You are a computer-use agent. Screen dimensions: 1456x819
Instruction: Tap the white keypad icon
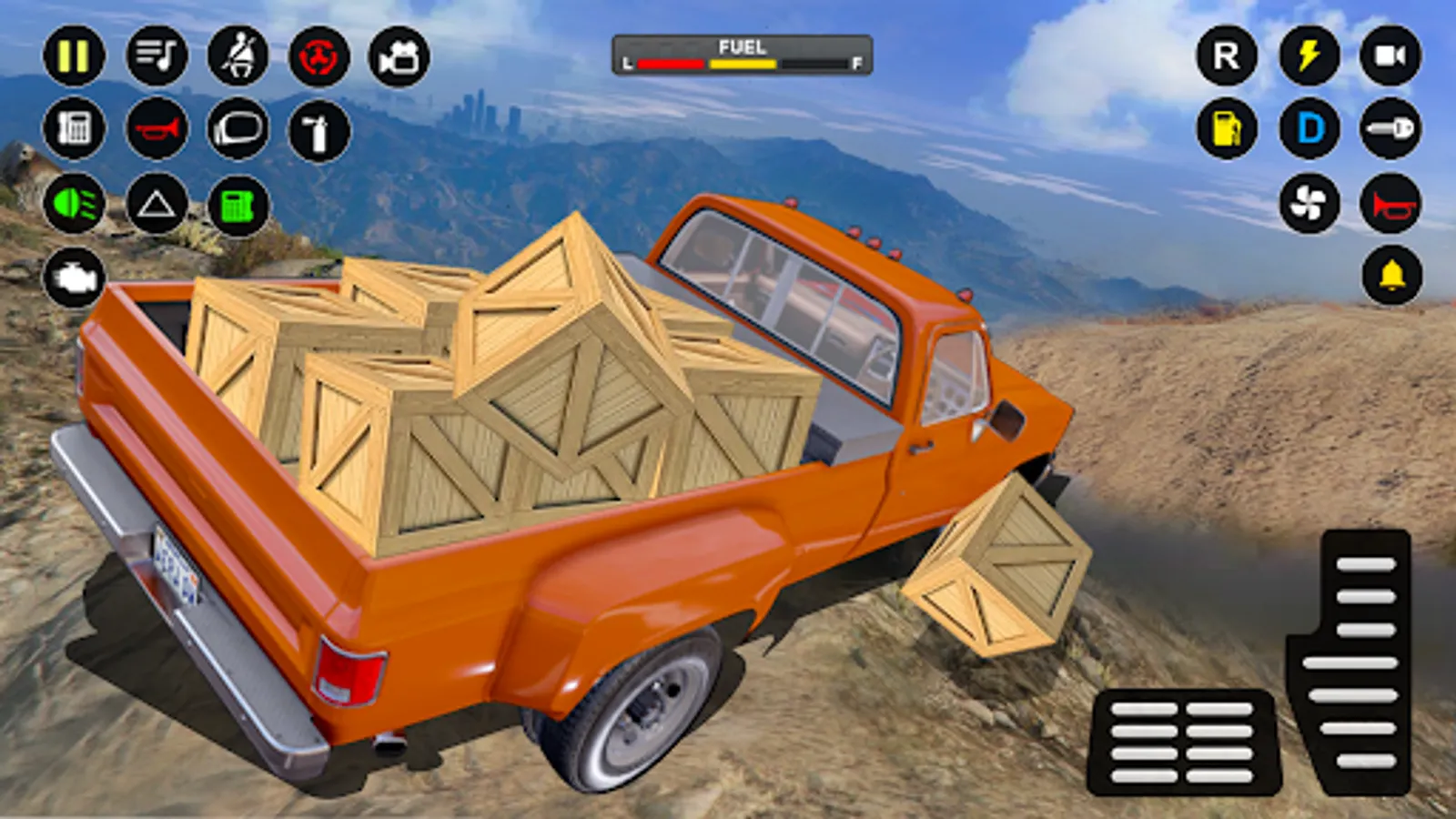[74, 128]
